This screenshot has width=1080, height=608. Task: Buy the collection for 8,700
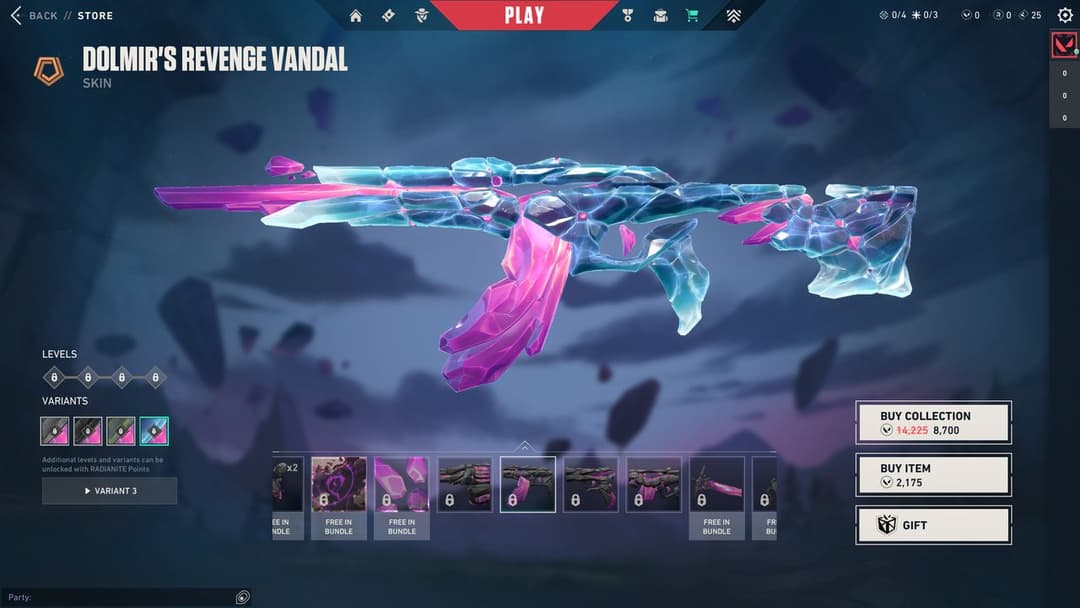tap(933, 422)
